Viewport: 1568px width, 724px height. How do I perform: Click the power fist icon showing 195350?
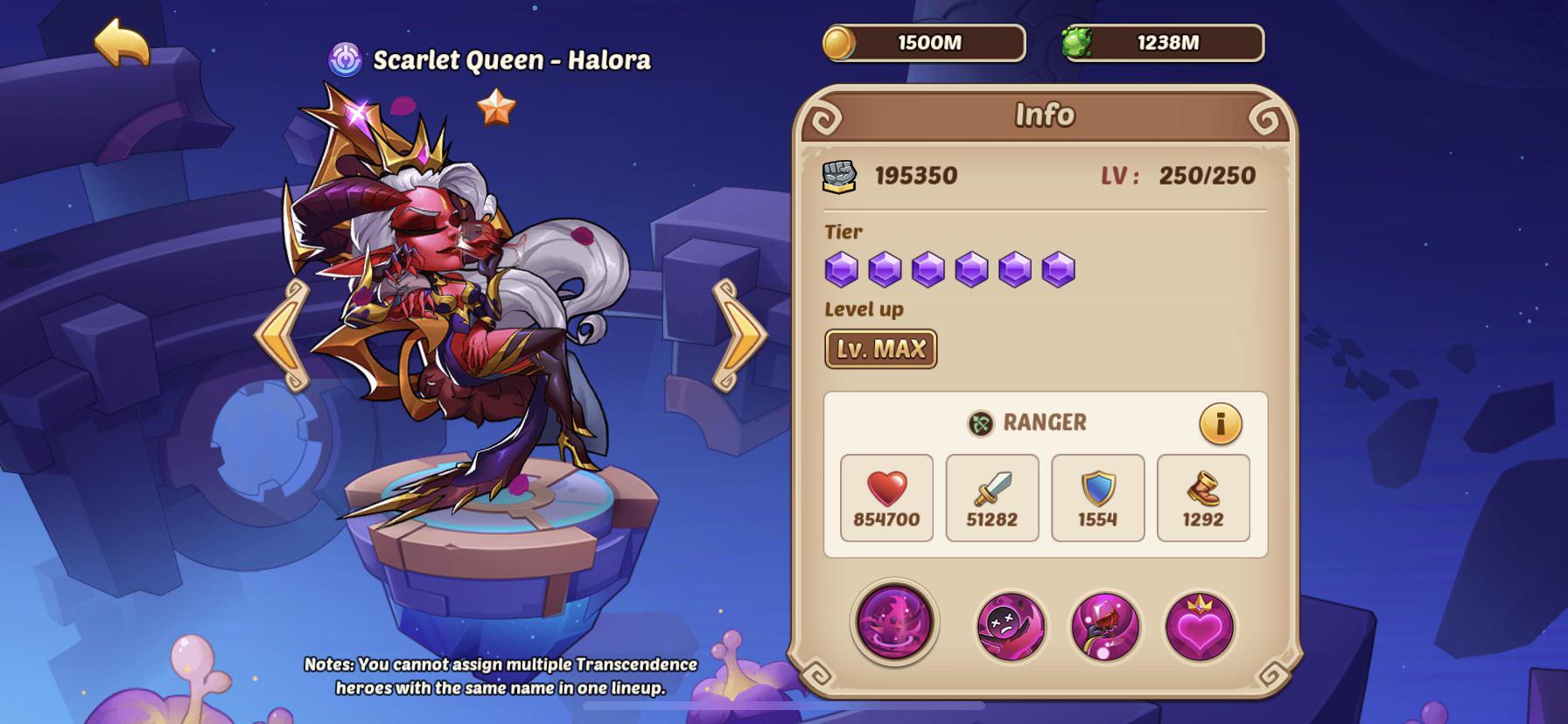[837, 174]
